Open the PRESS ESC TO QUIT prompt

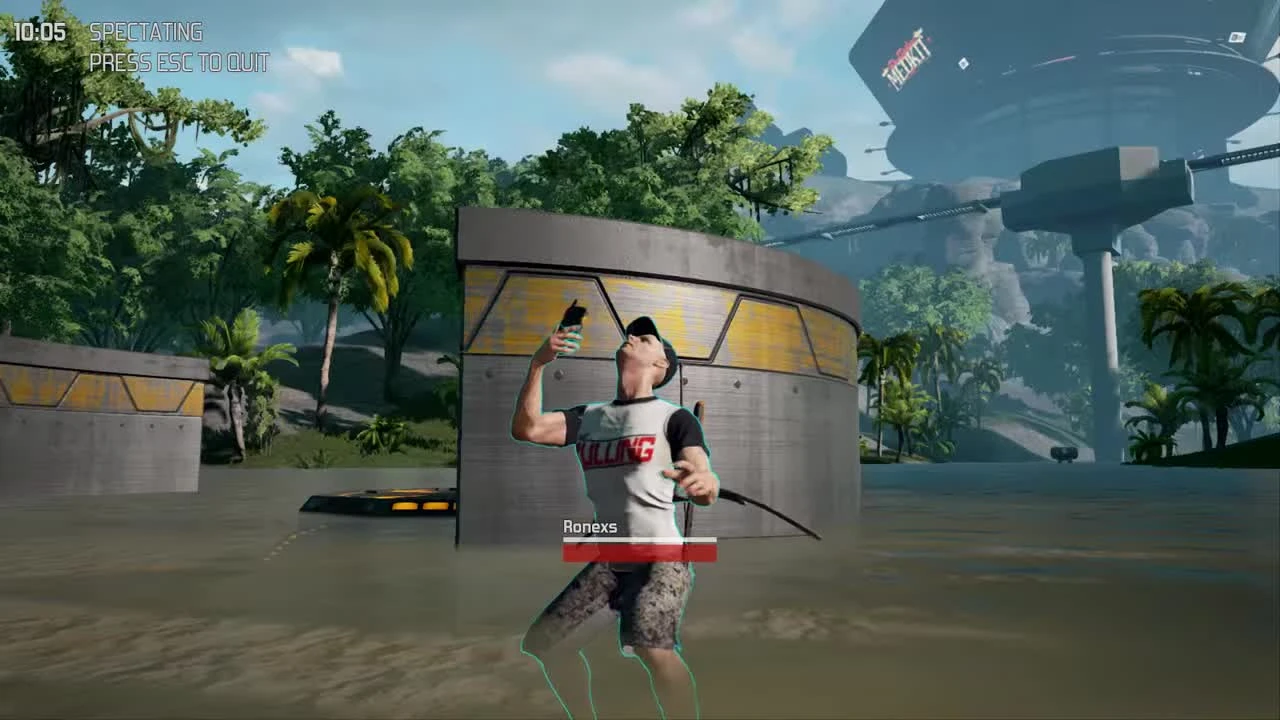[x=178, y=62]
